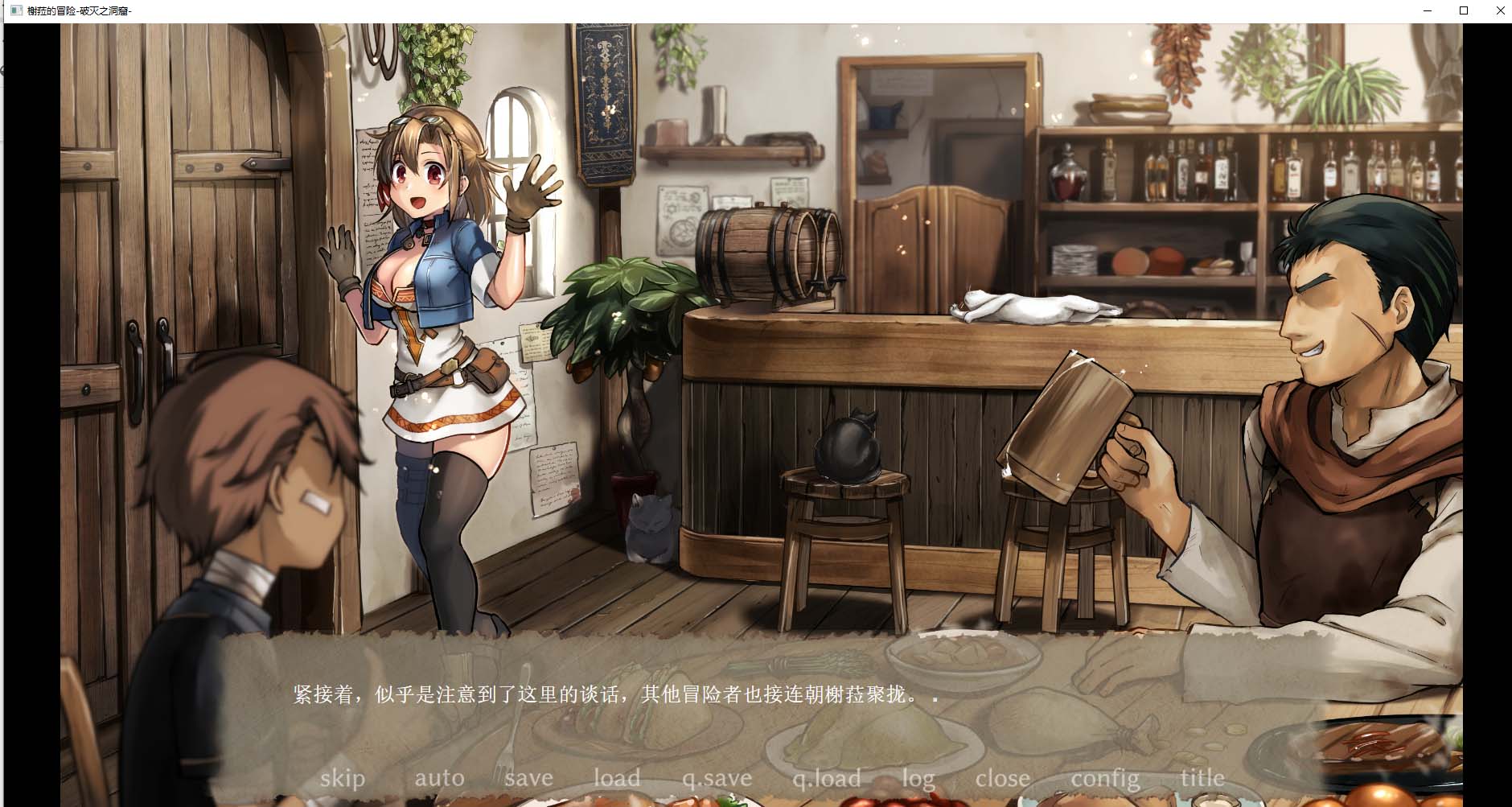Open the load screen
Screen dimensions: 1512x807
616,777
